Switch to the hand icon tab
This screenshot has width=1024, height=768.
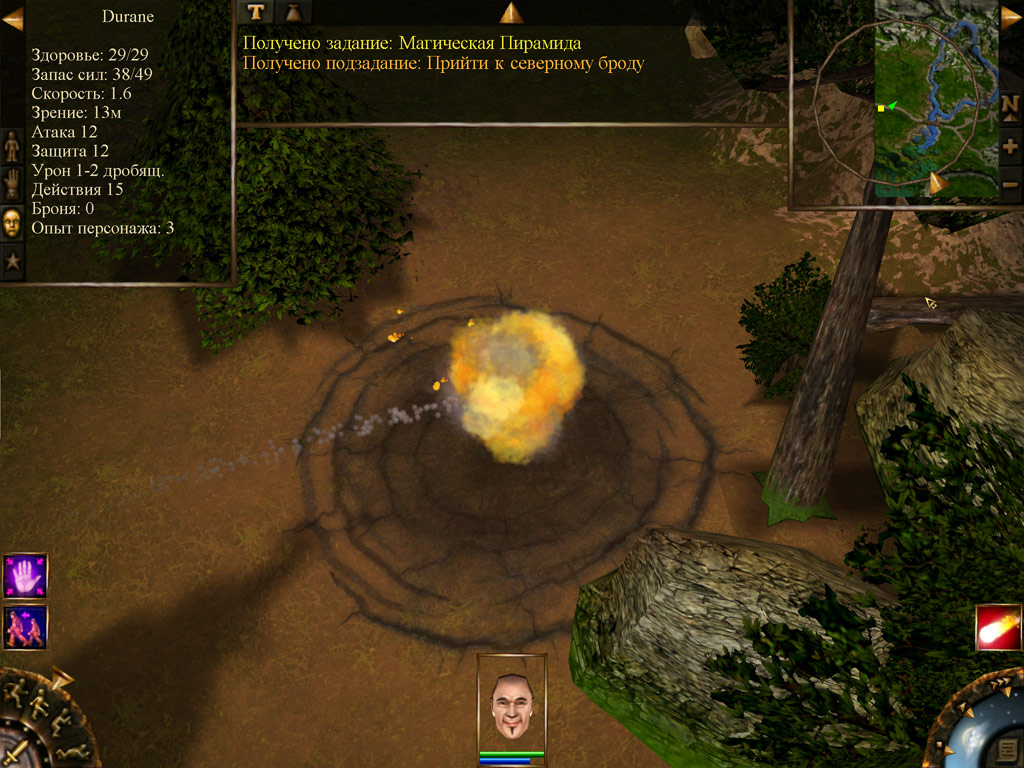[12, 184]
